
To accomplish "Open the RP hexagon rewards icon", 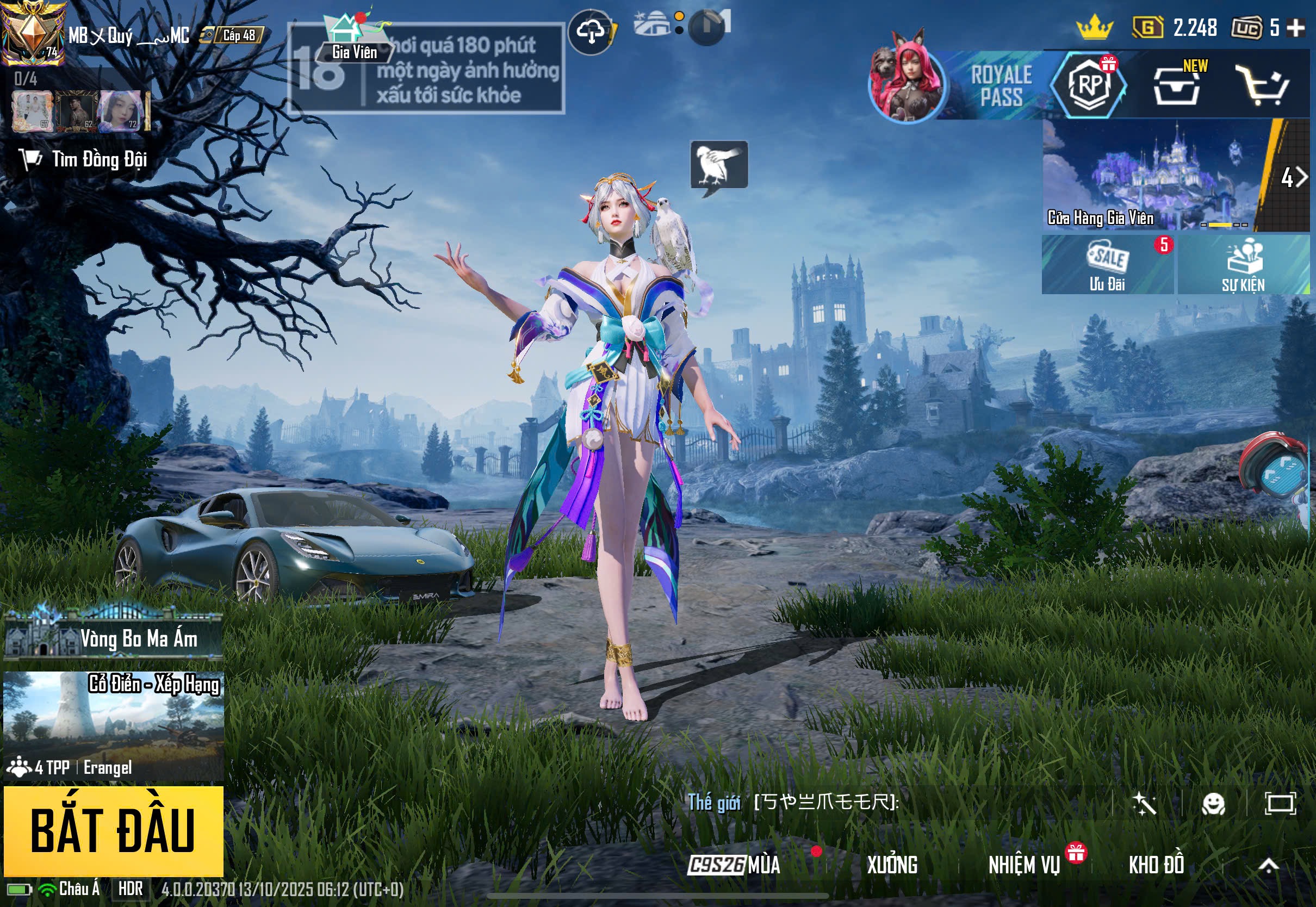I will pyautogui.click(x=1089, y=85).
